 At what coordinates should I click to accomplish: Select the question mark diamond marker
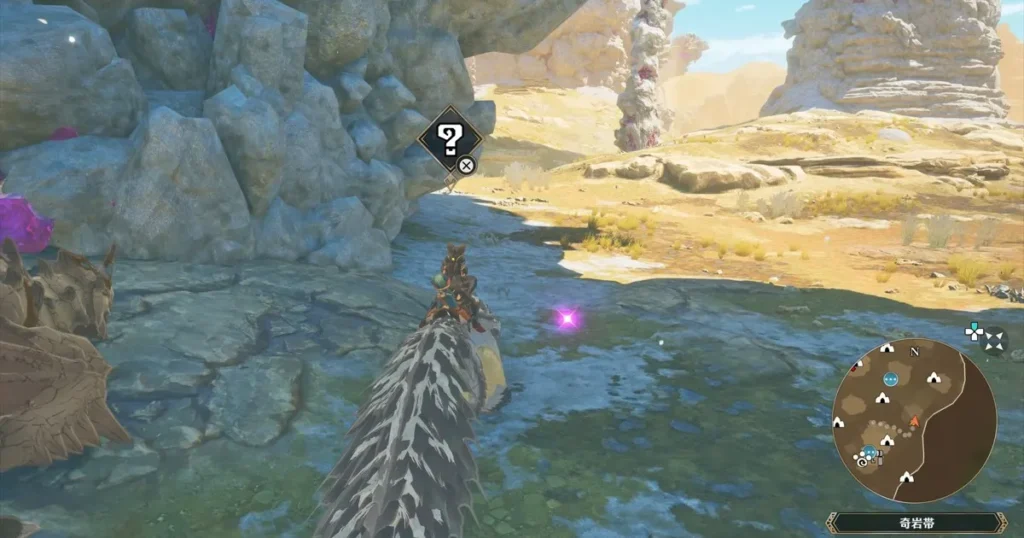pos(449,139)
